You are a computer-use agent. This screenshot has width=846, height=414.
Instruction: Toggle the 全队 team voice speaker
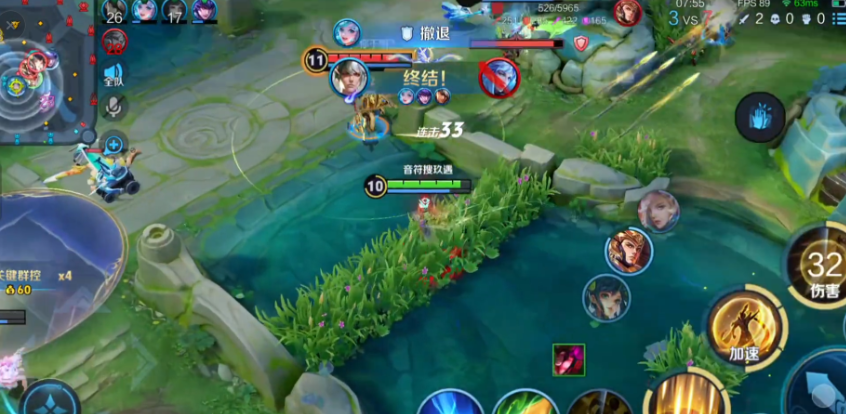click(114, 74)
